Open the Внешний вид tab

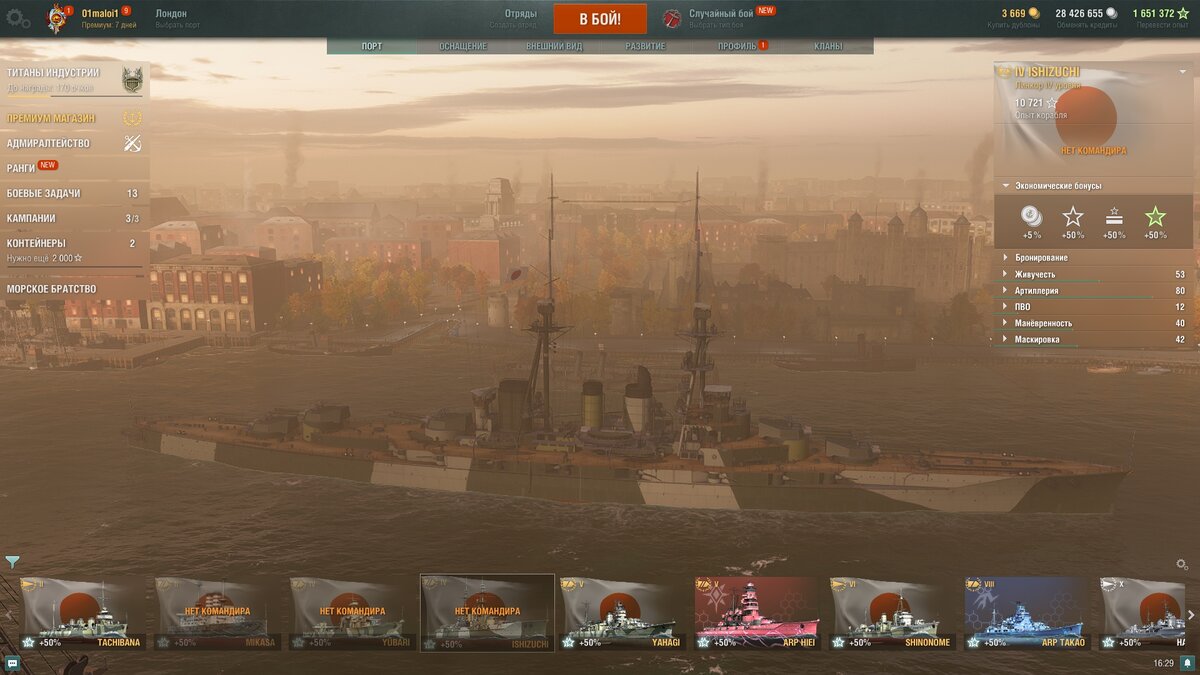pos(553,46)
